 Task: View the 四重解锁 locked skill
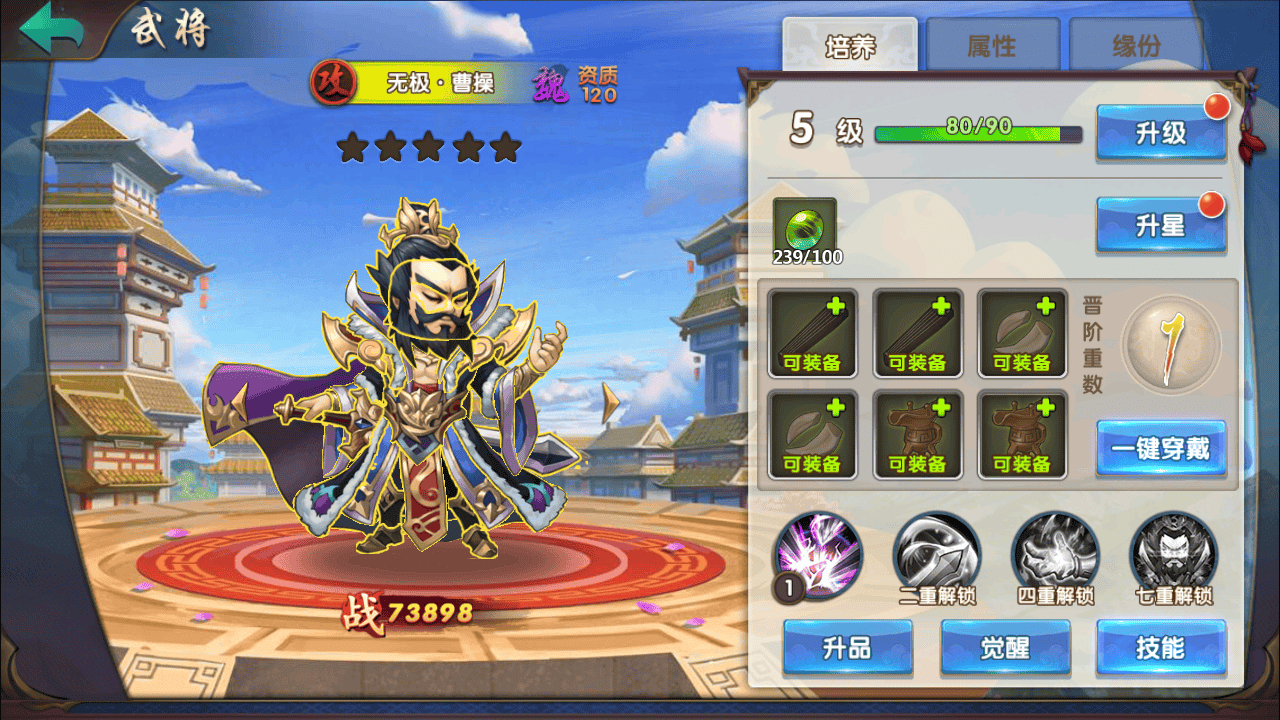click(1055, 555)
